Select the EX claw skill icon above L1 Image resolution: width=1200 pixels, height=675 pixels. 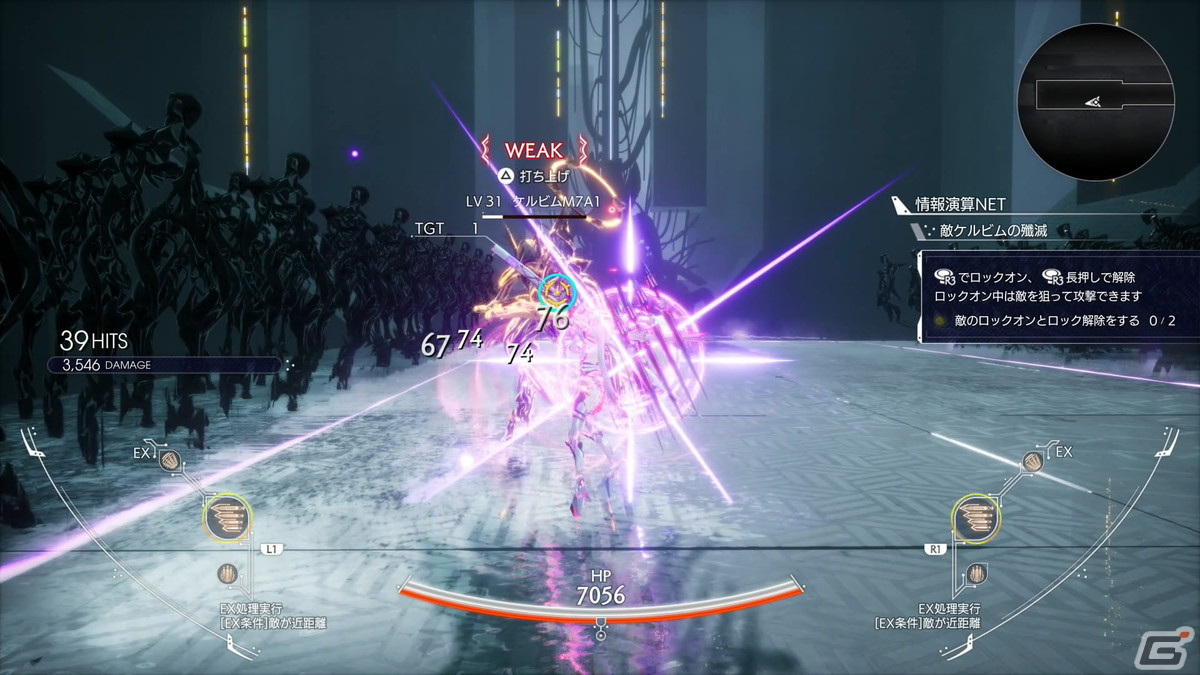172,461
